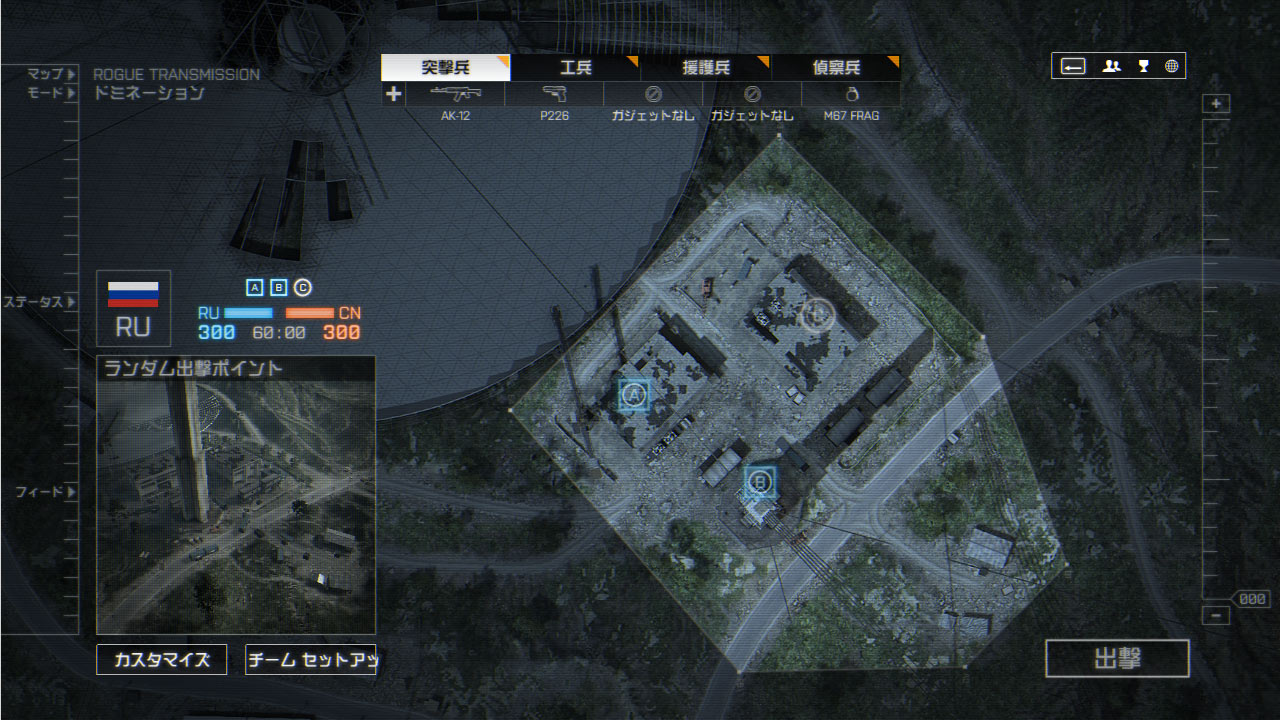
Task: Show the trophy scoreboard icon
Action: 1143,67
